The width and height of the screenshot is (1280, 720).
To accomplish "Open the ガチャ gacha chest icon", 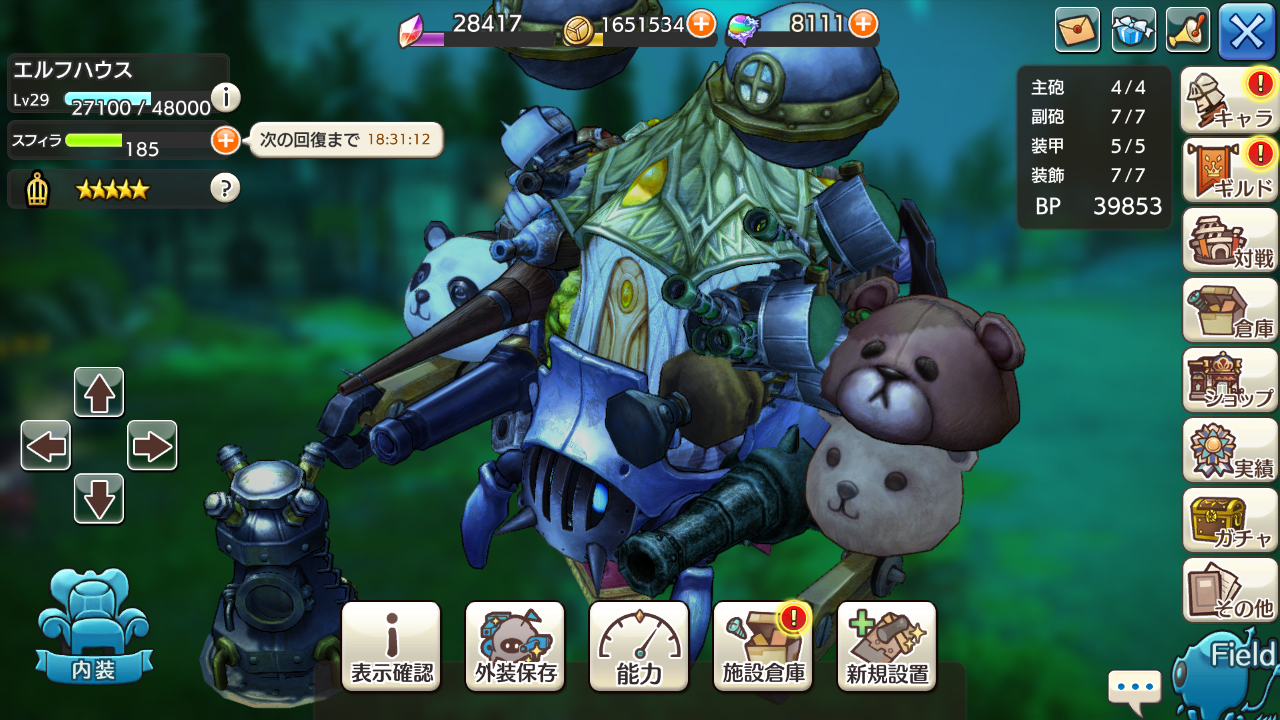I will (x=1229, y=520).
